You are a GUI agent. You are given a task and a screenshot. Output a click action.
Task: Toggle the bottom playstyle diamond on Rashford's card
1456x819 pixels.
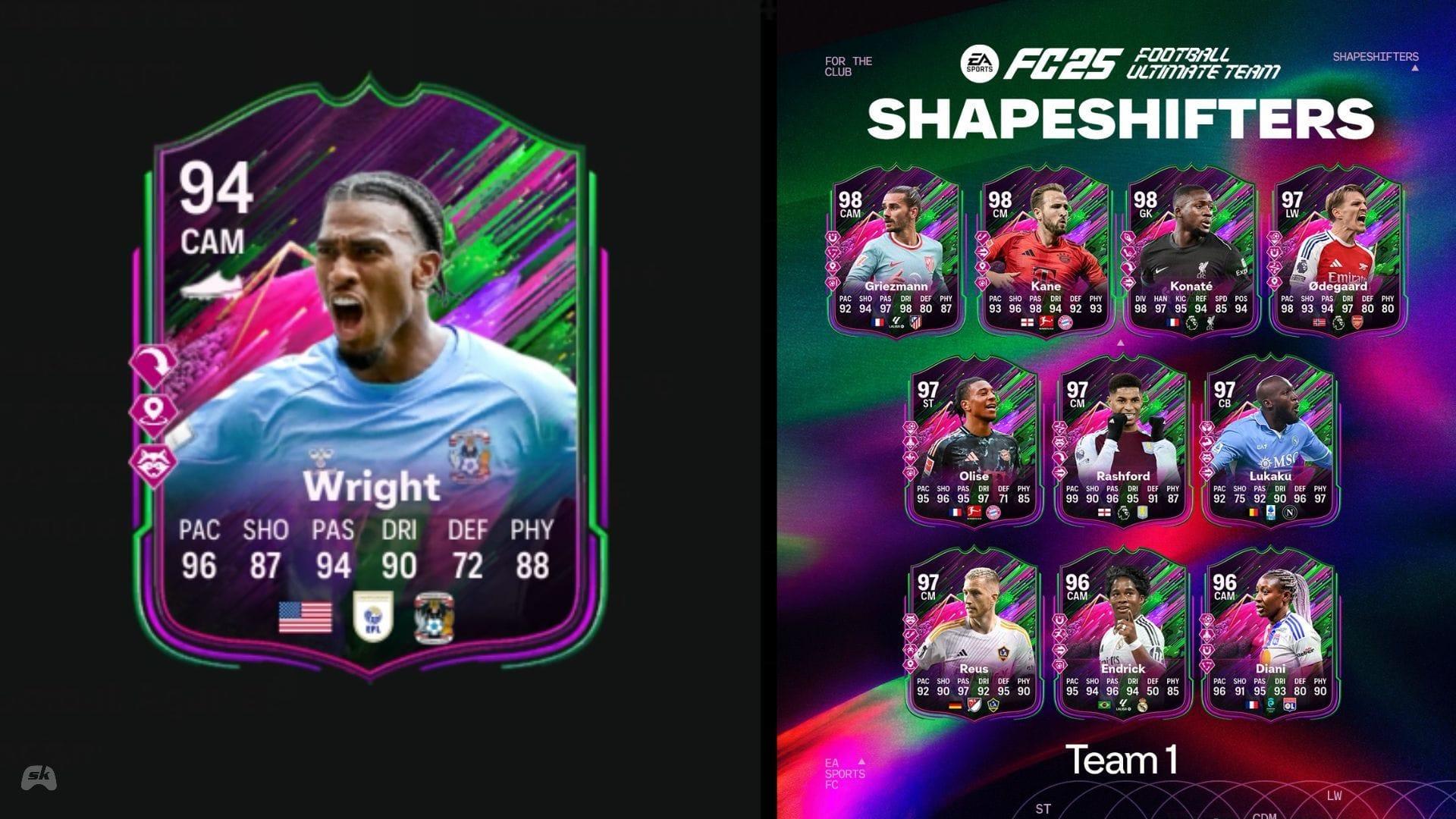coord(1059,472)
